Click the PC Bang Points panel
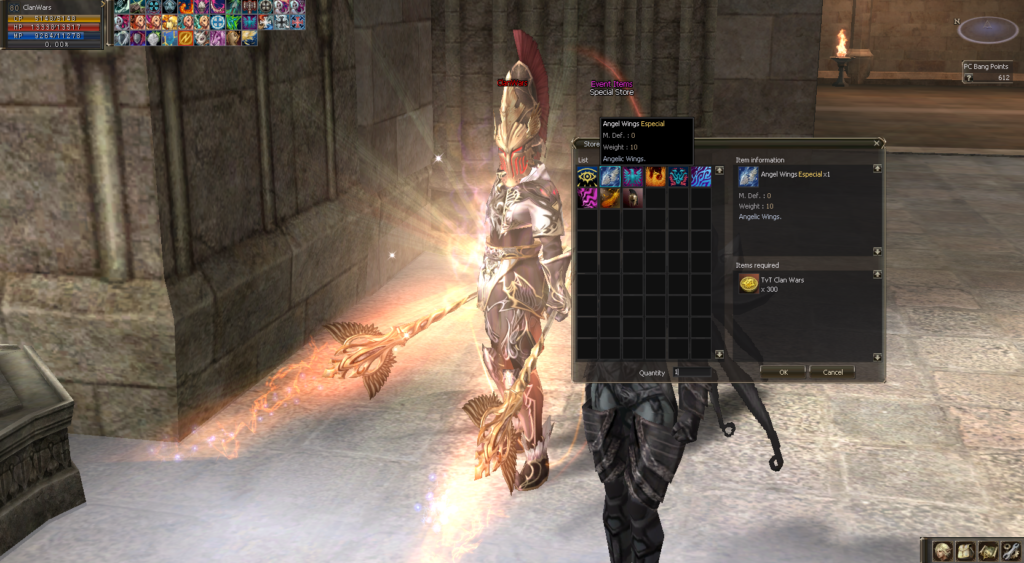Viewport: 1024px width, 563px height. pos(989,72)
